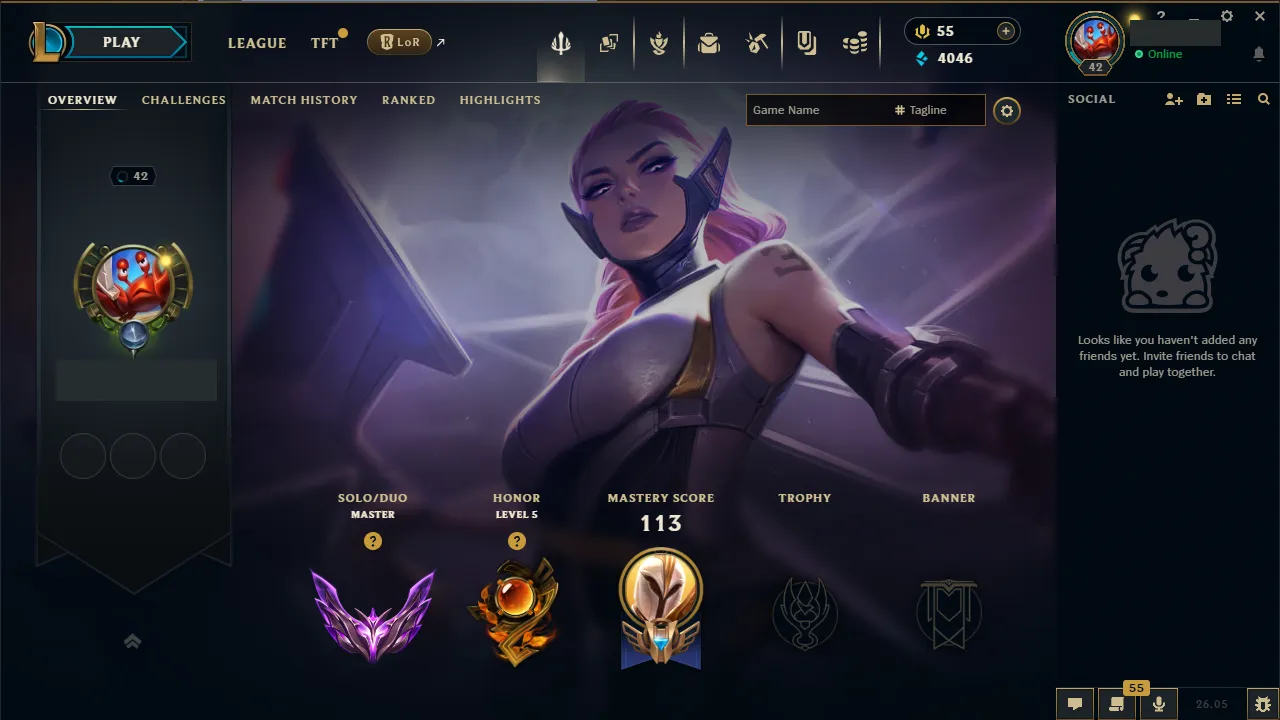Open region settings beside the Tagline search
Image resolution: width=1280 pixels, height=720 pixels.
pos(1007,111)
